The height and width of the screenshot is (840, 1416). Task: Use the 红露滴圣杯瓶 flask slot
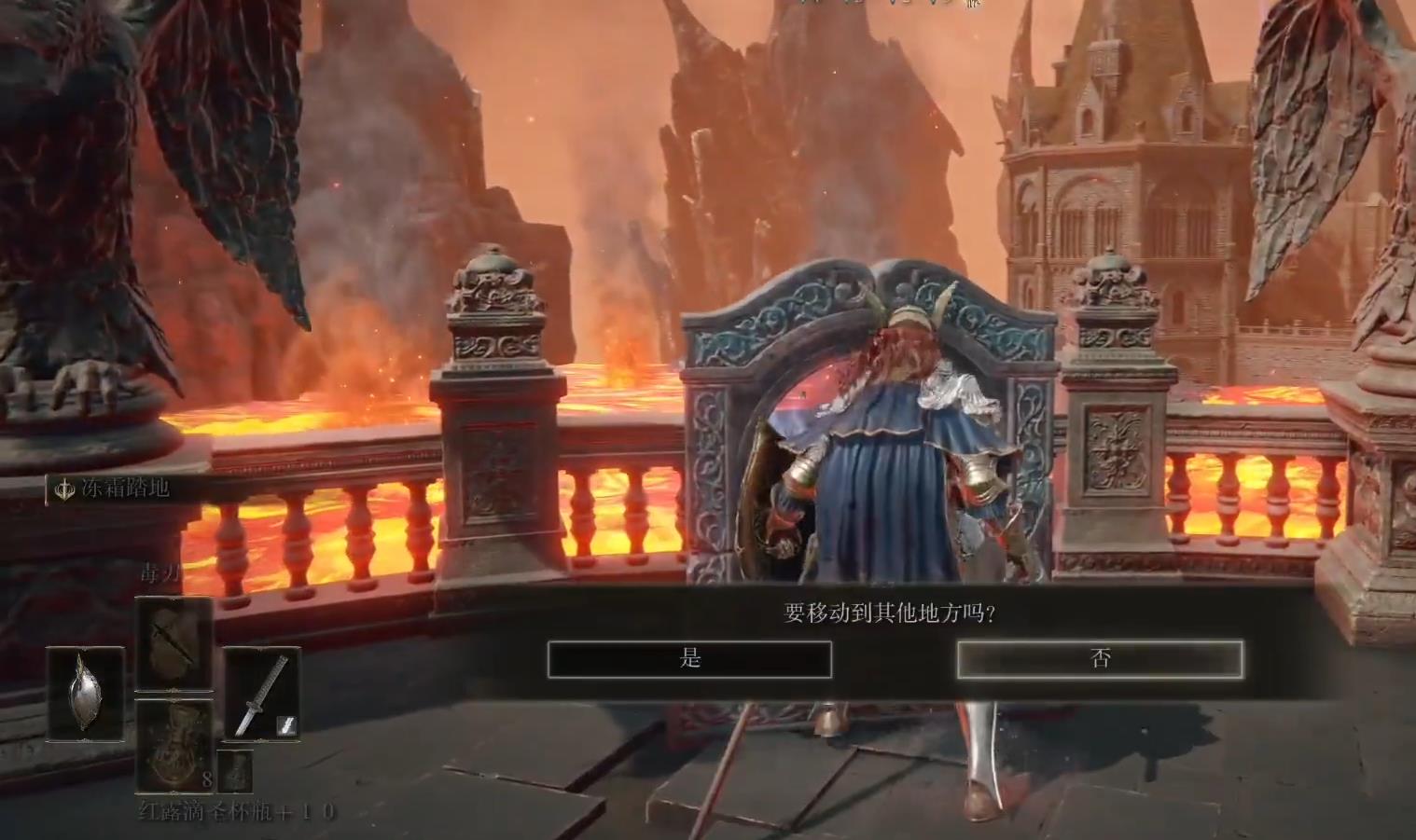174,746
